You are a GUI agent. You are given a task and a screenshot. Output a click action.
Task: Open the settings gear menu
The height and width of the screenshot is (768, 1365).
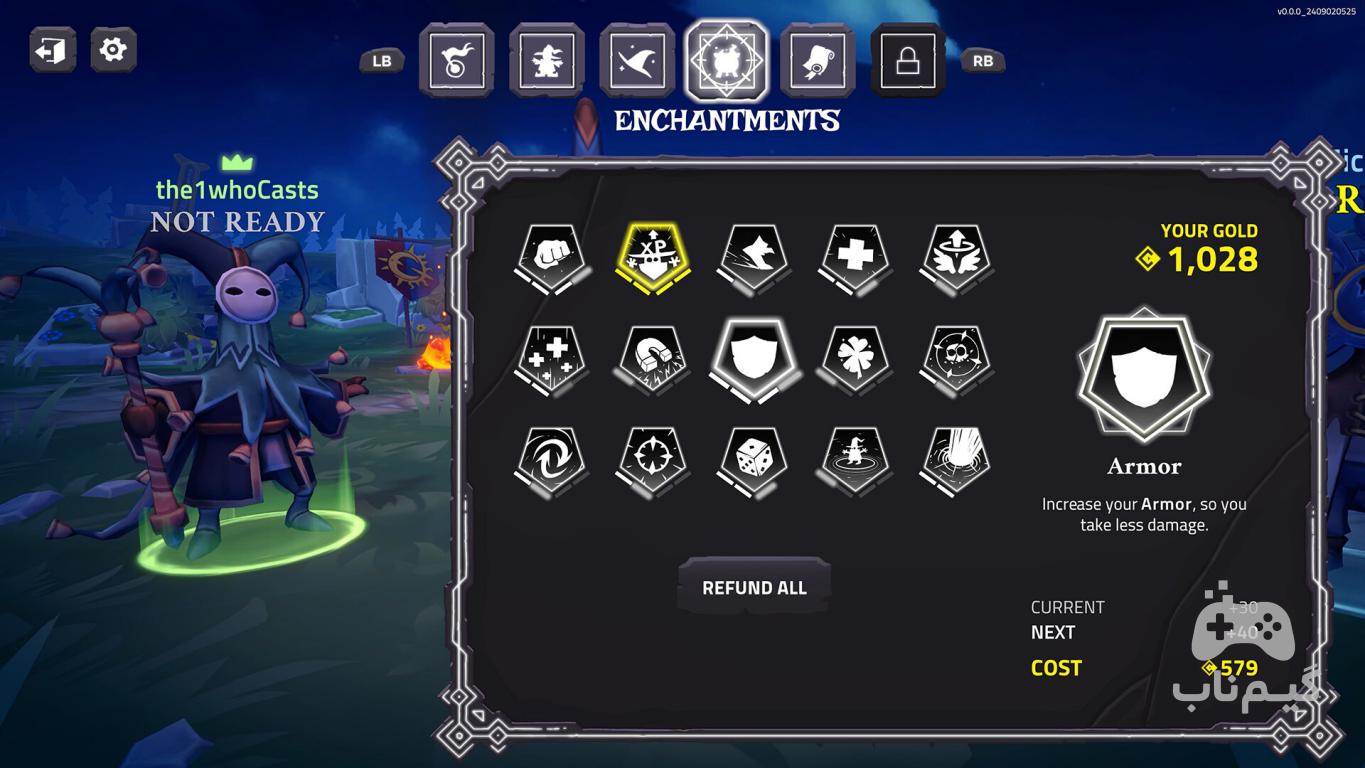tap(113, 50)
